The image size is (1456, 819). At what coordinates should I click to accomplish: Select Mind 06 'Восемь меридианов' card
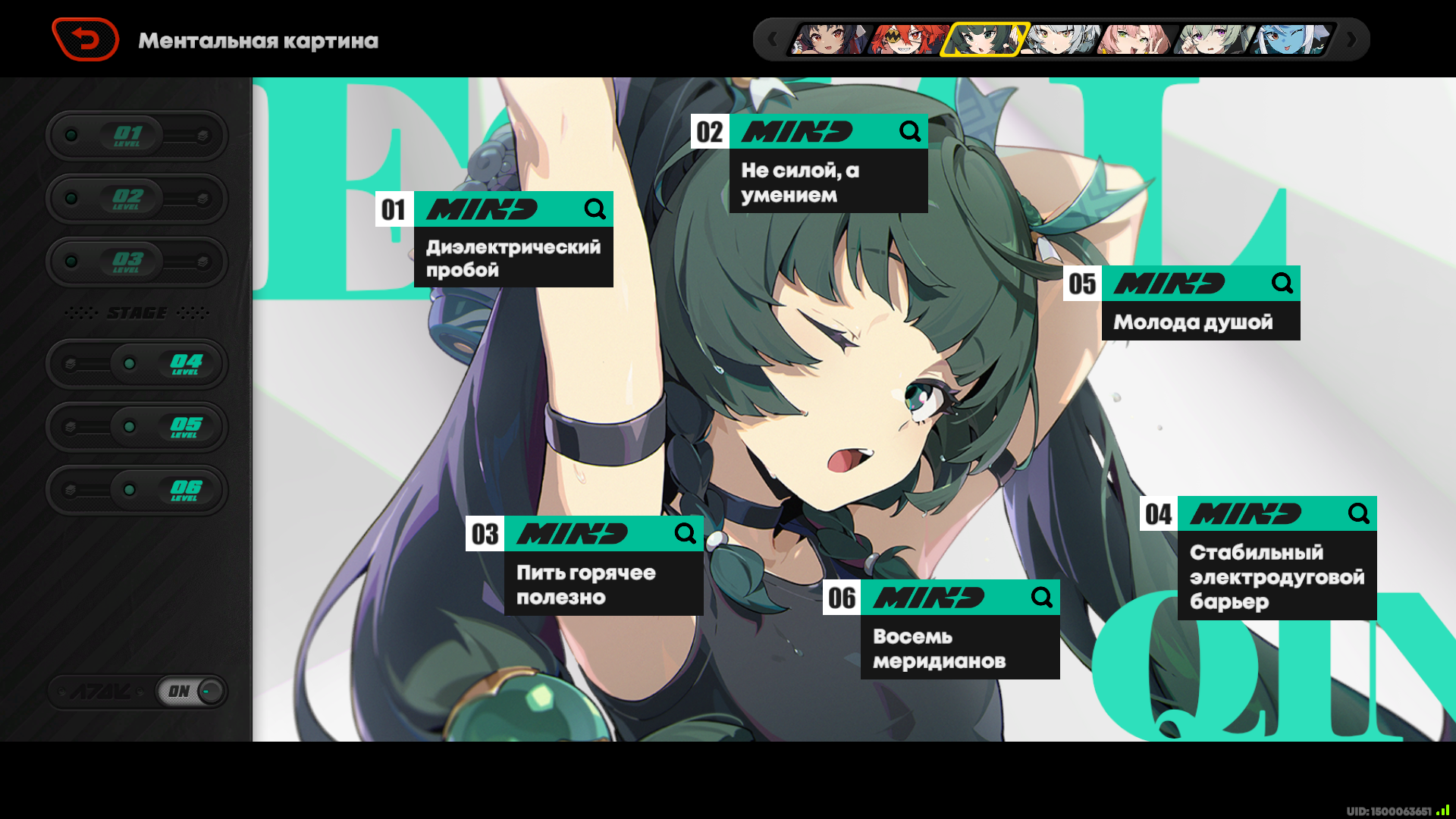959,629
